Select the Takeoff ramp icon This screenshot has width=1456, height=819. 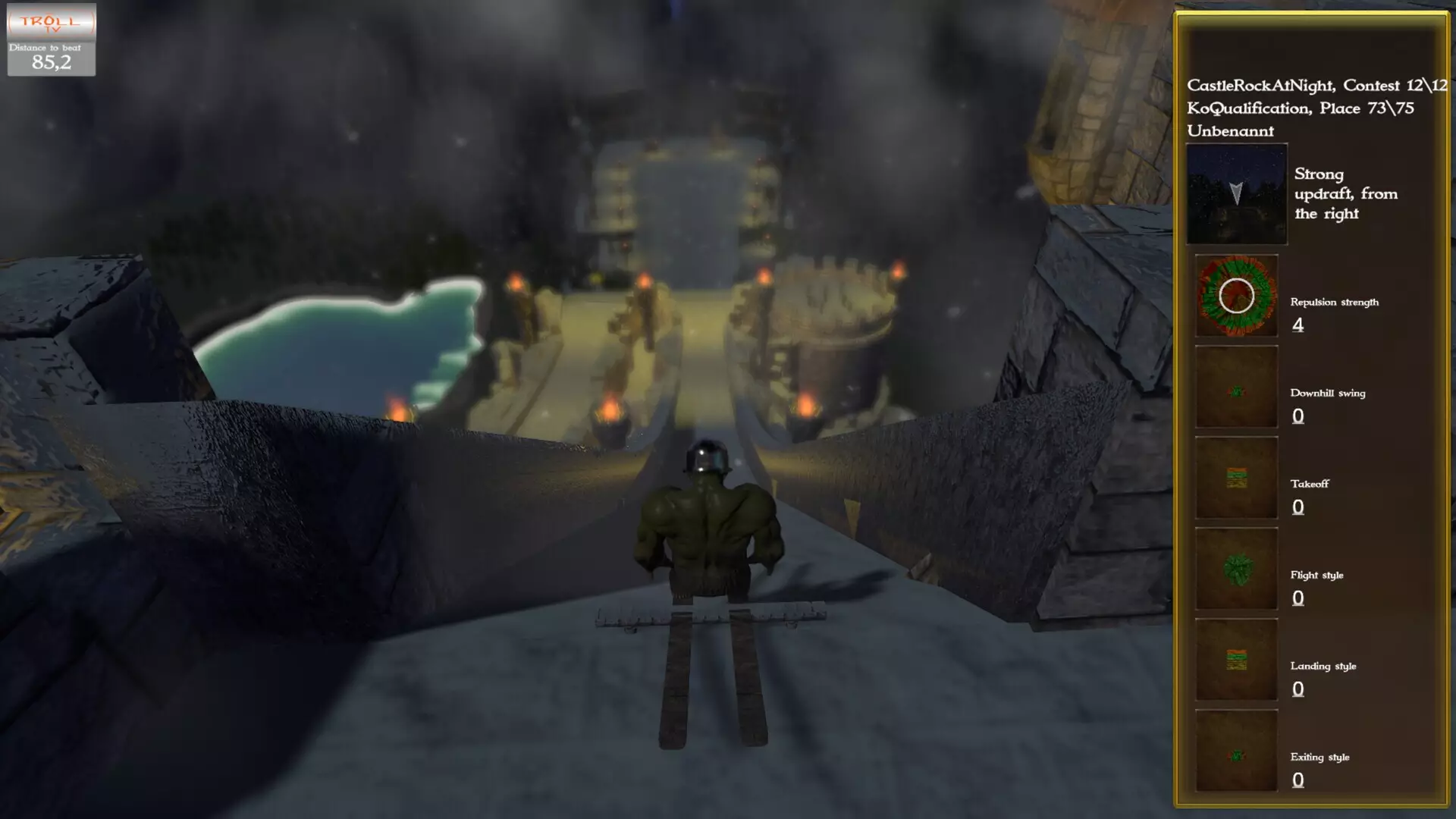coord(1235,479)
